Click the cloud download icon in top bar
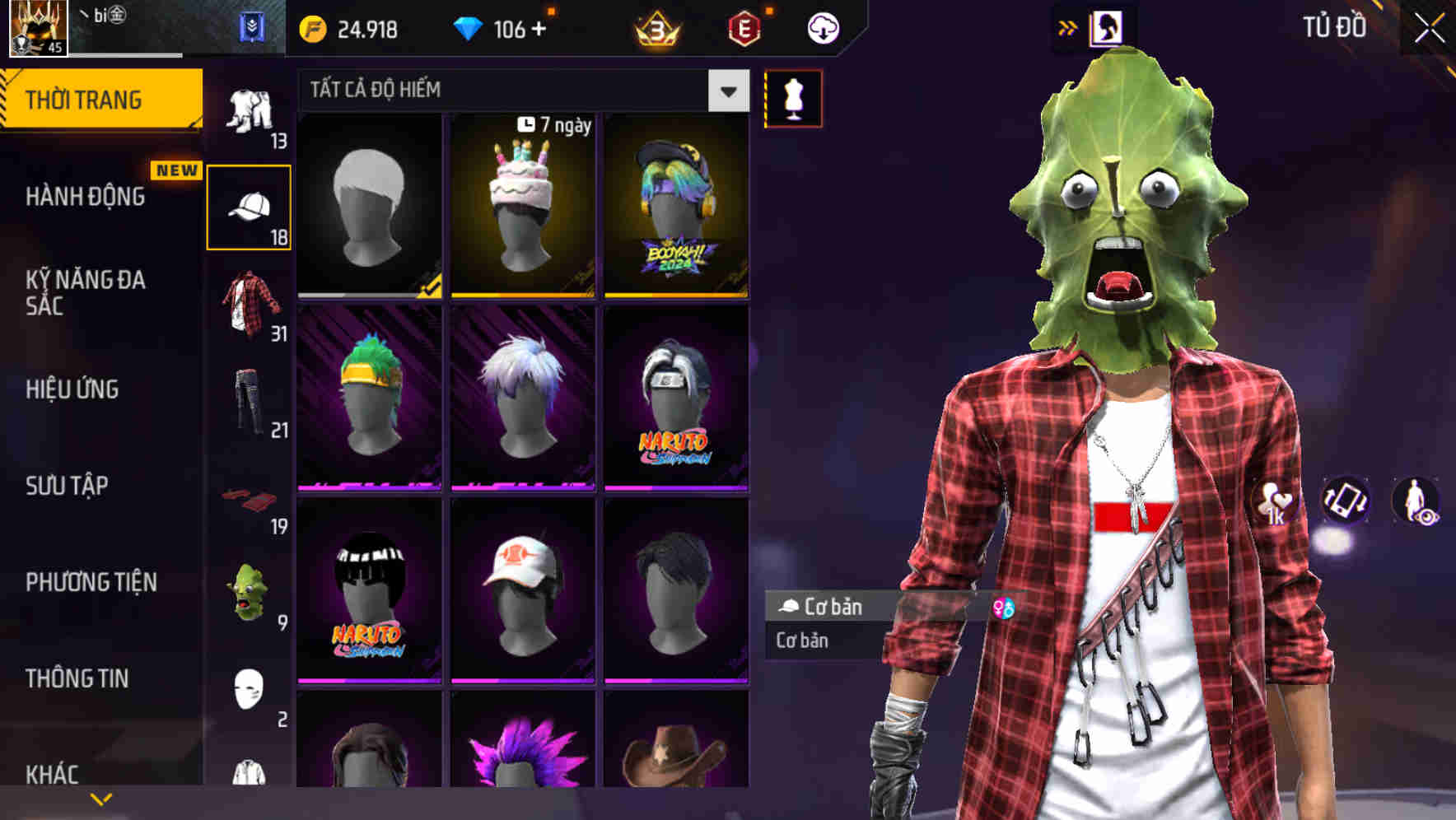This screenshot has width=1456, height=820. (x=821, y=27)
